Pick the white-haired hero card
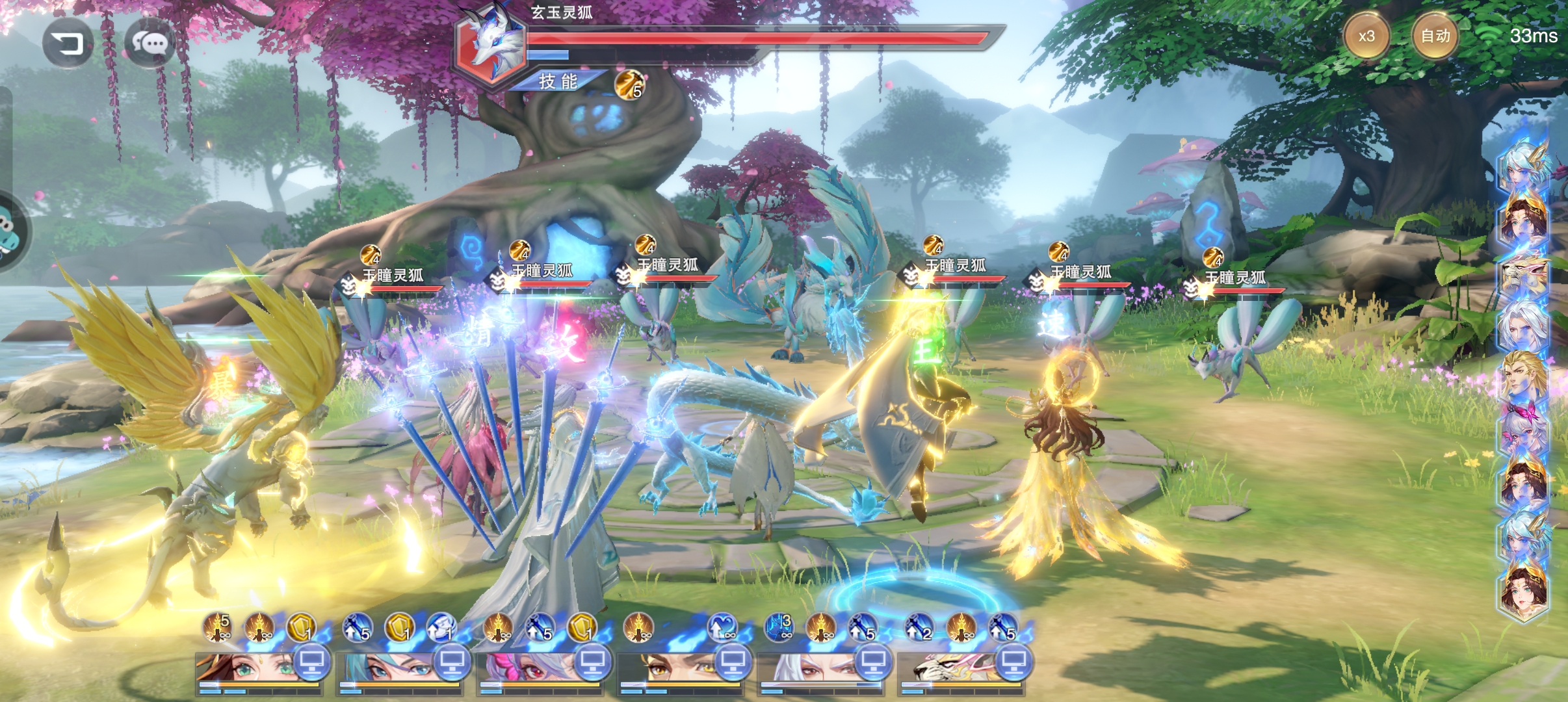Screen dimensions: 1568x702 pyautogui.click(x=806, y=669)
